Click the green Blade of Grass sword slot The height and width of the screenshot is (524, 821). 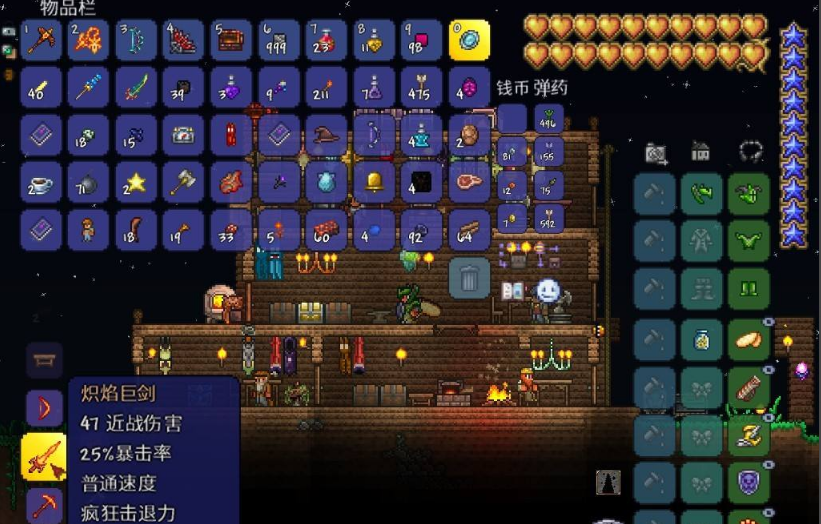[x=136, y=87]
